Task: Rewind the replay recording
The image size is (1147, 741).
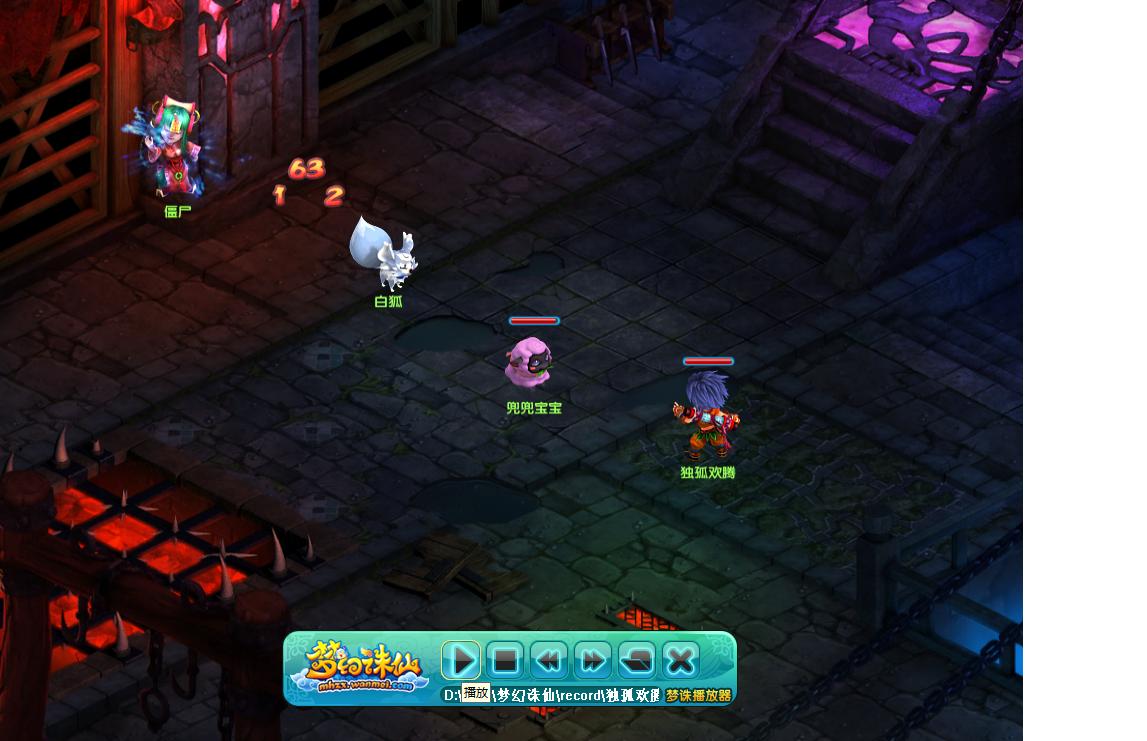Action: pos(549,660)
